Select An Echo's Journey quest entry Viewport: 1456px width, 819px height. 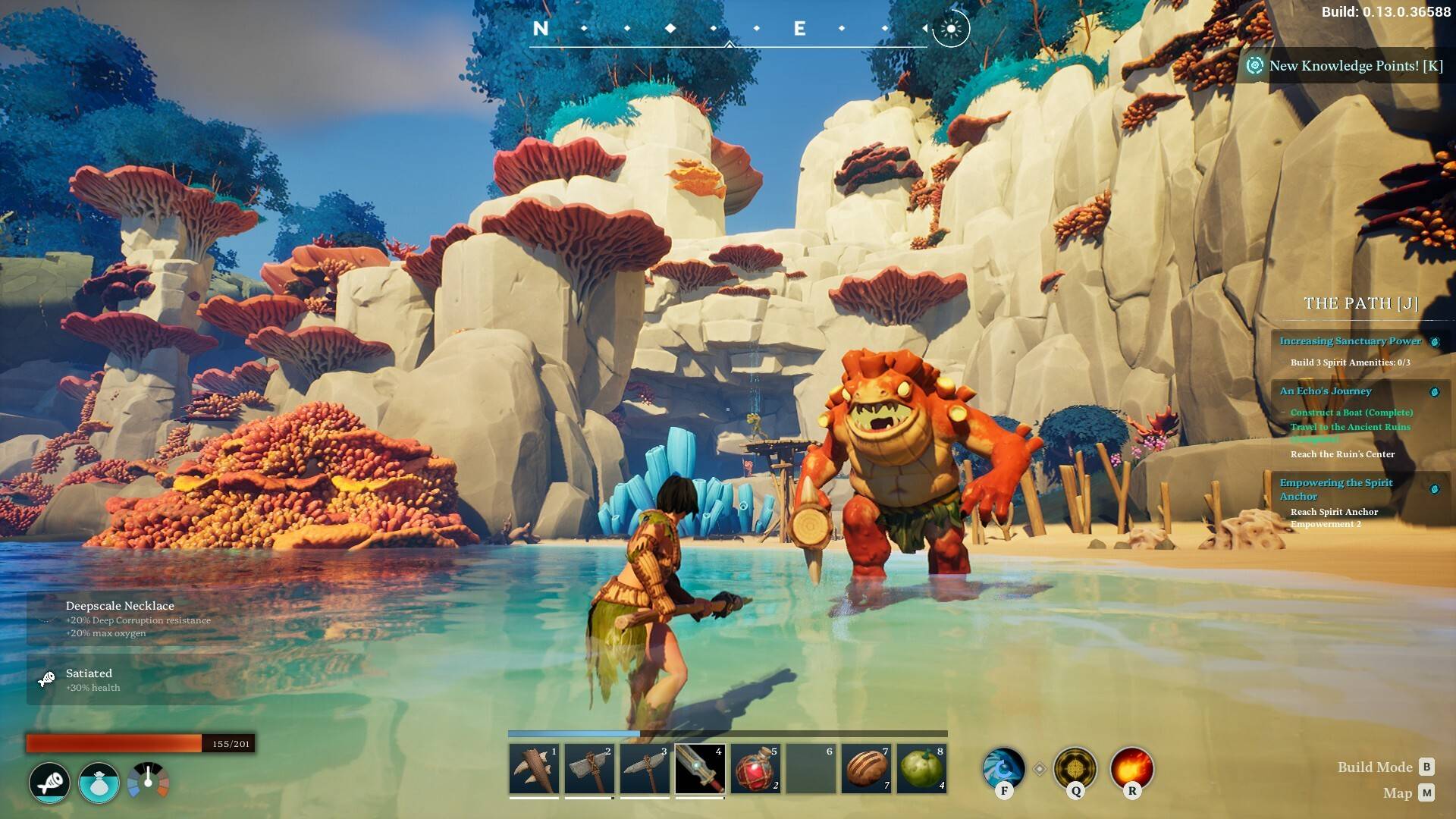(x=1326, y=391)
